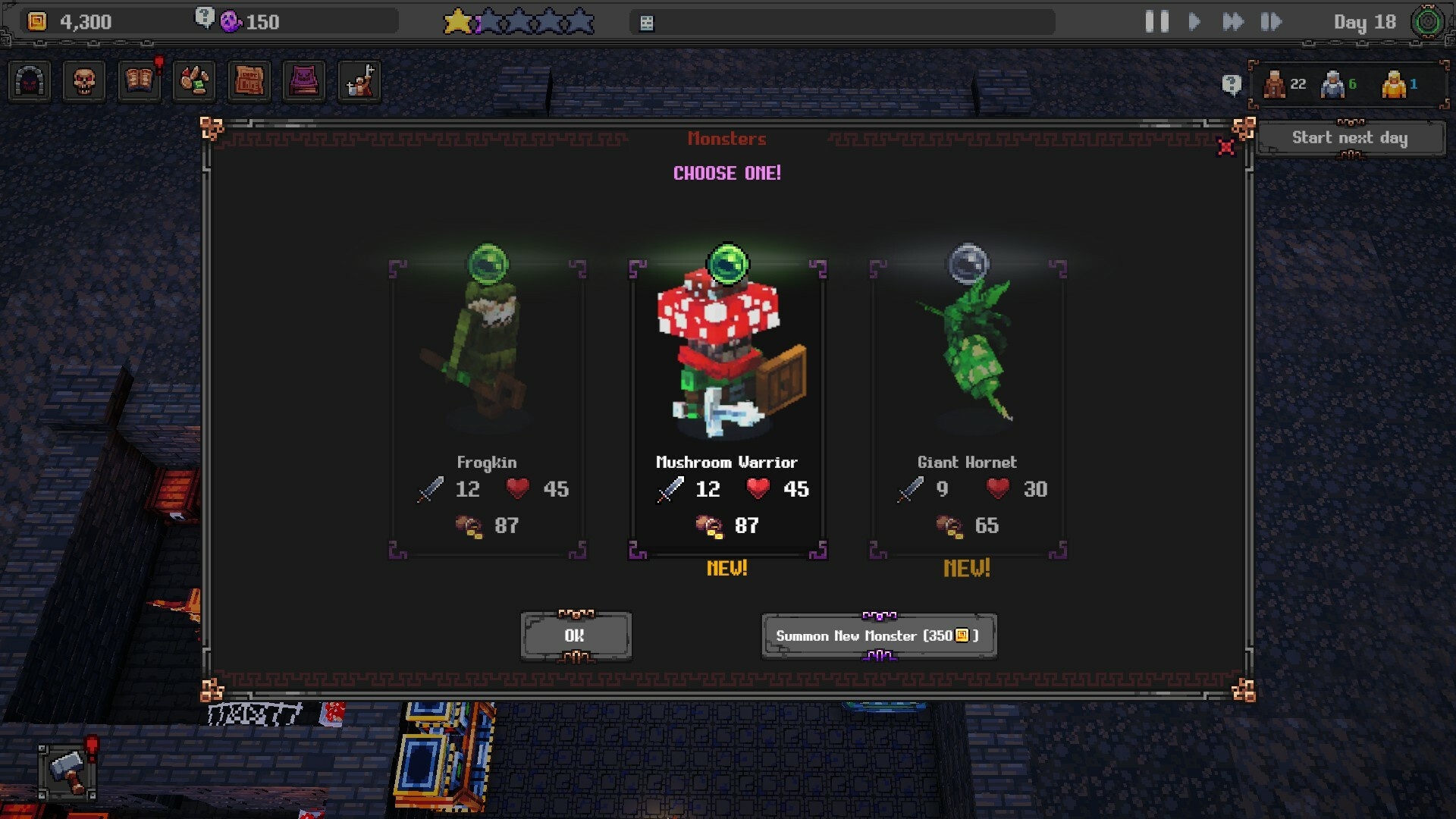Screen dimensions: 1456x819
Task: Open the skull icon menu
Action: coord(84,81)
